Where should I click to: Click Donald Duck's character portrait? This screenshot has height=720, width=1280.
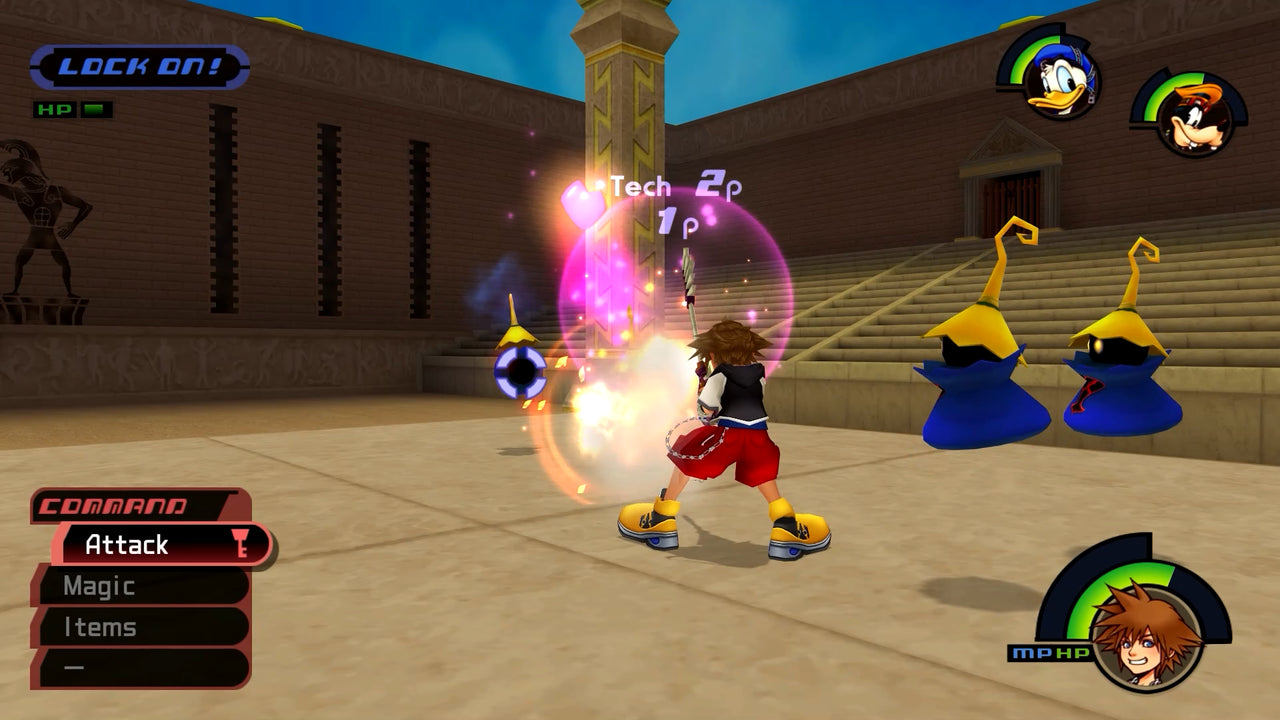1058,80
